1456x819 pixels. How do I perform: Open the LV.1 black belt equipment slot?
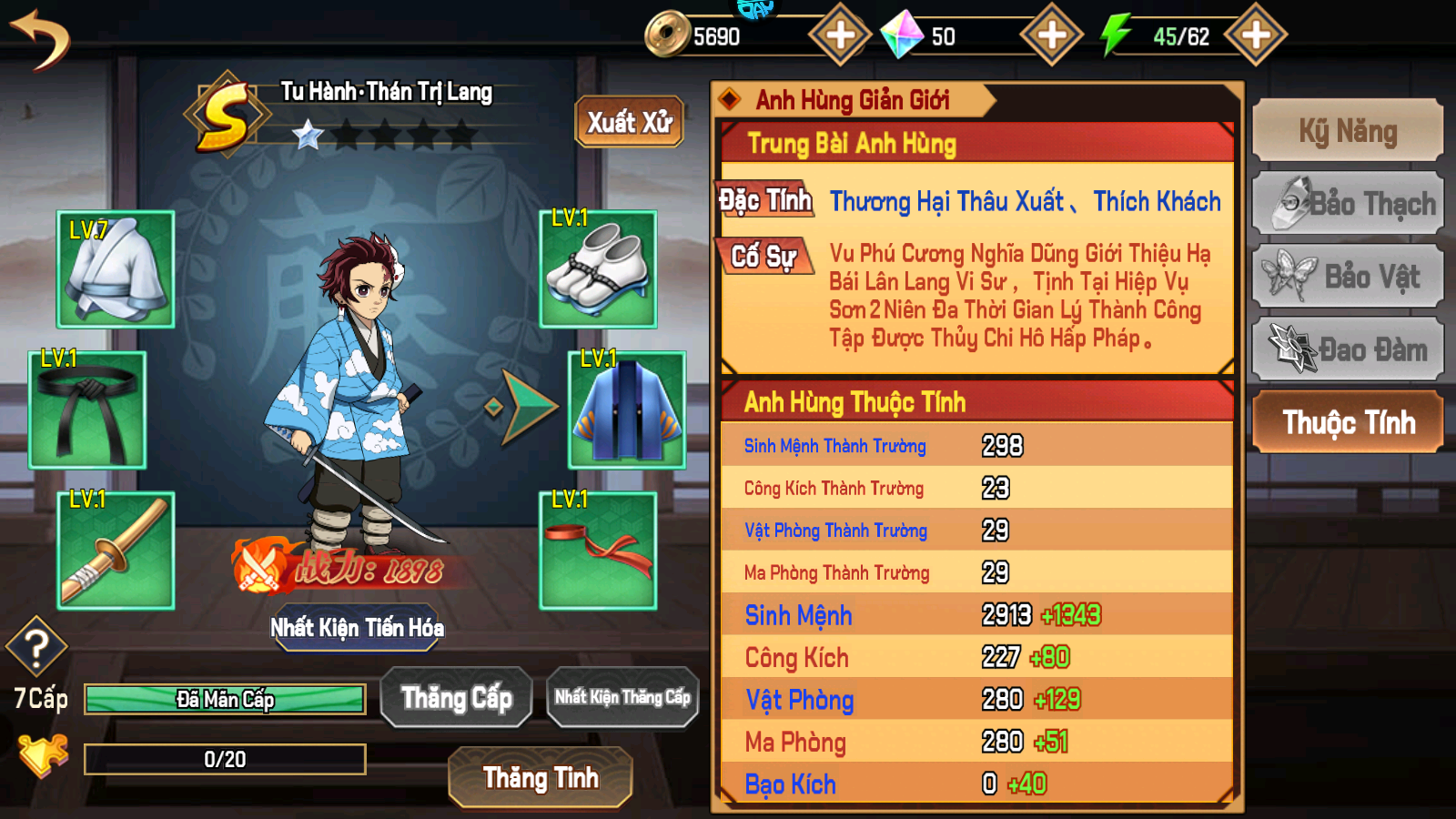tap(87, 409)
